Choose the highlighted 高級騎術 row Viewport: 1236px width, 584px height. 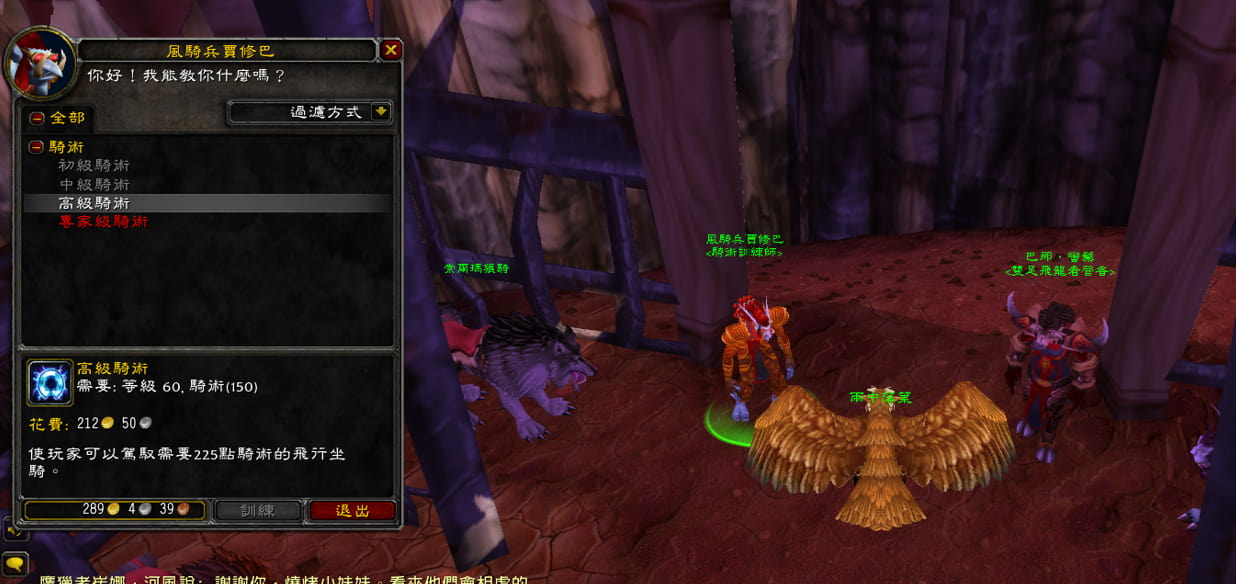coord(93,203)
